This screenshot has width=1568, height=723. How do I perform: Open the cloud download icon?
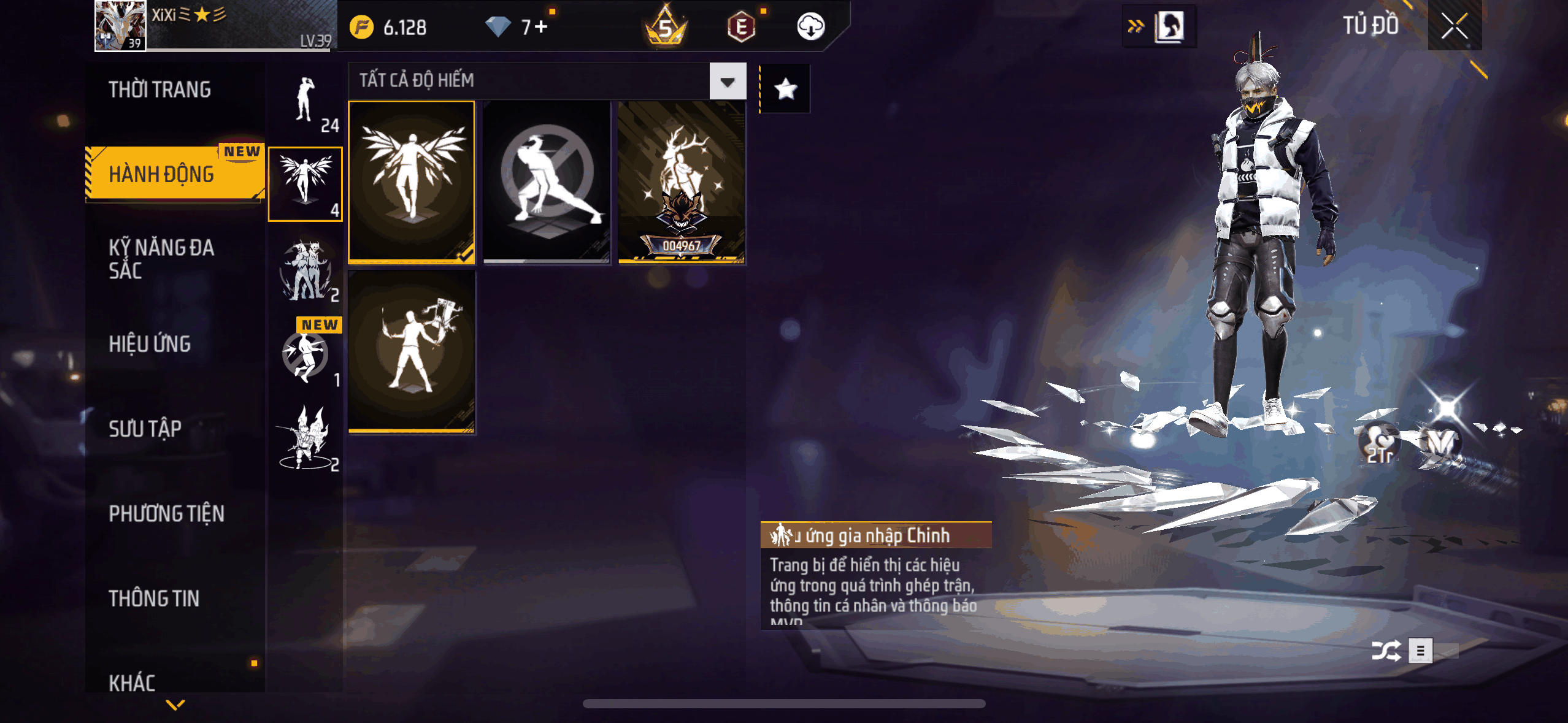click(x=810, y=27)
